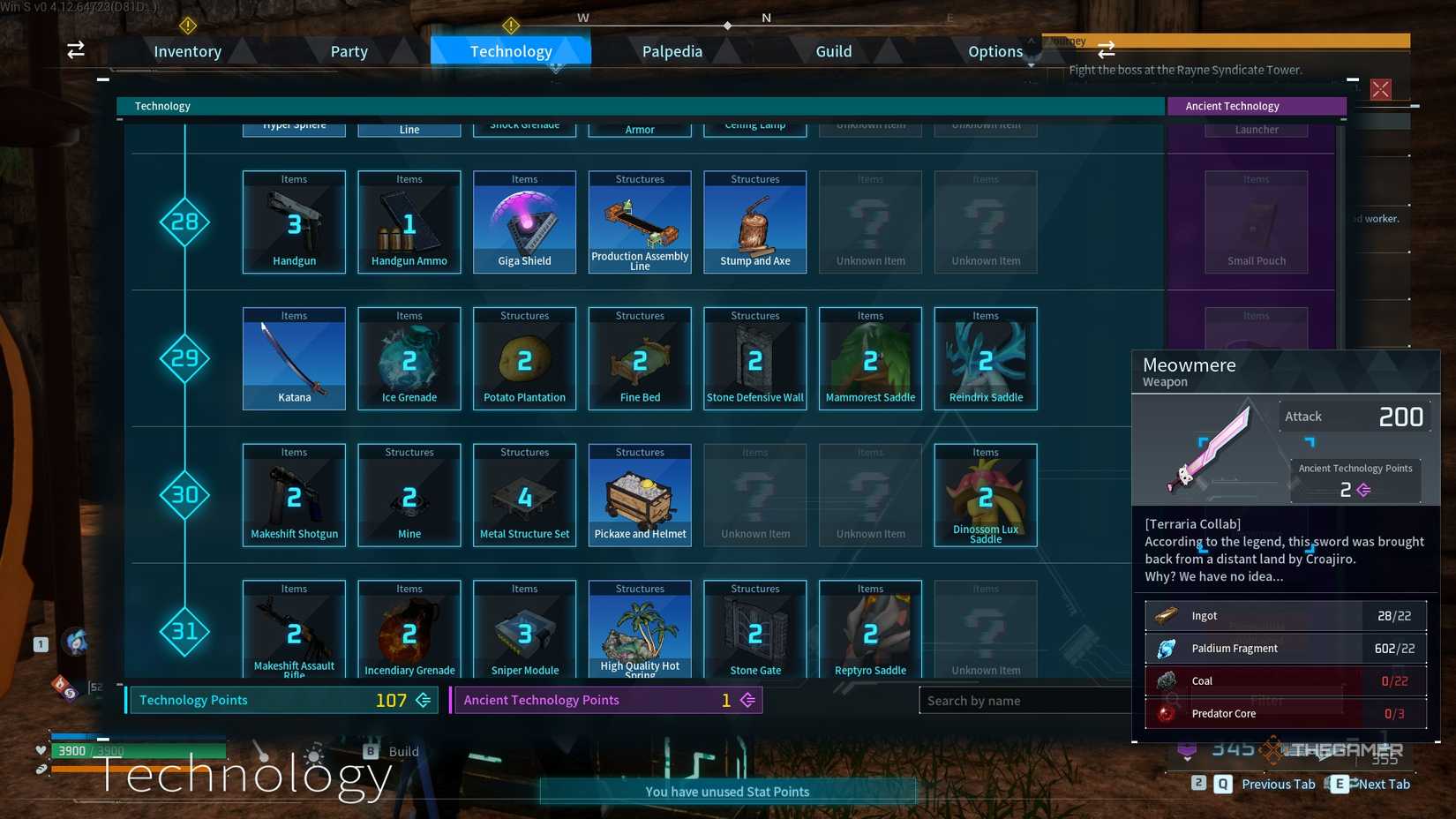
Task: Select the Pickaxe and Helmet technology
Action: coord(640,494)
